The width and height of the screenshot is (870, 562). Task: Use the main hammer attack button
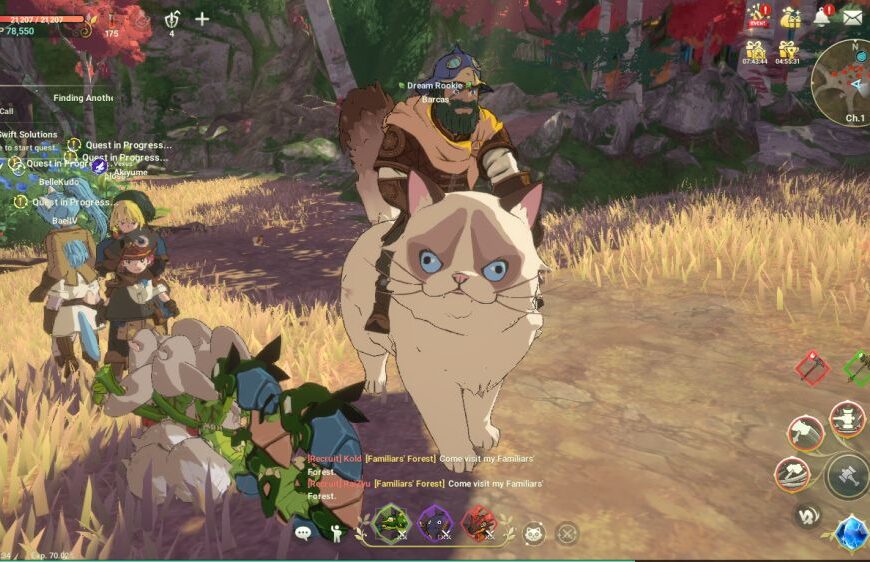coord(846,476)
